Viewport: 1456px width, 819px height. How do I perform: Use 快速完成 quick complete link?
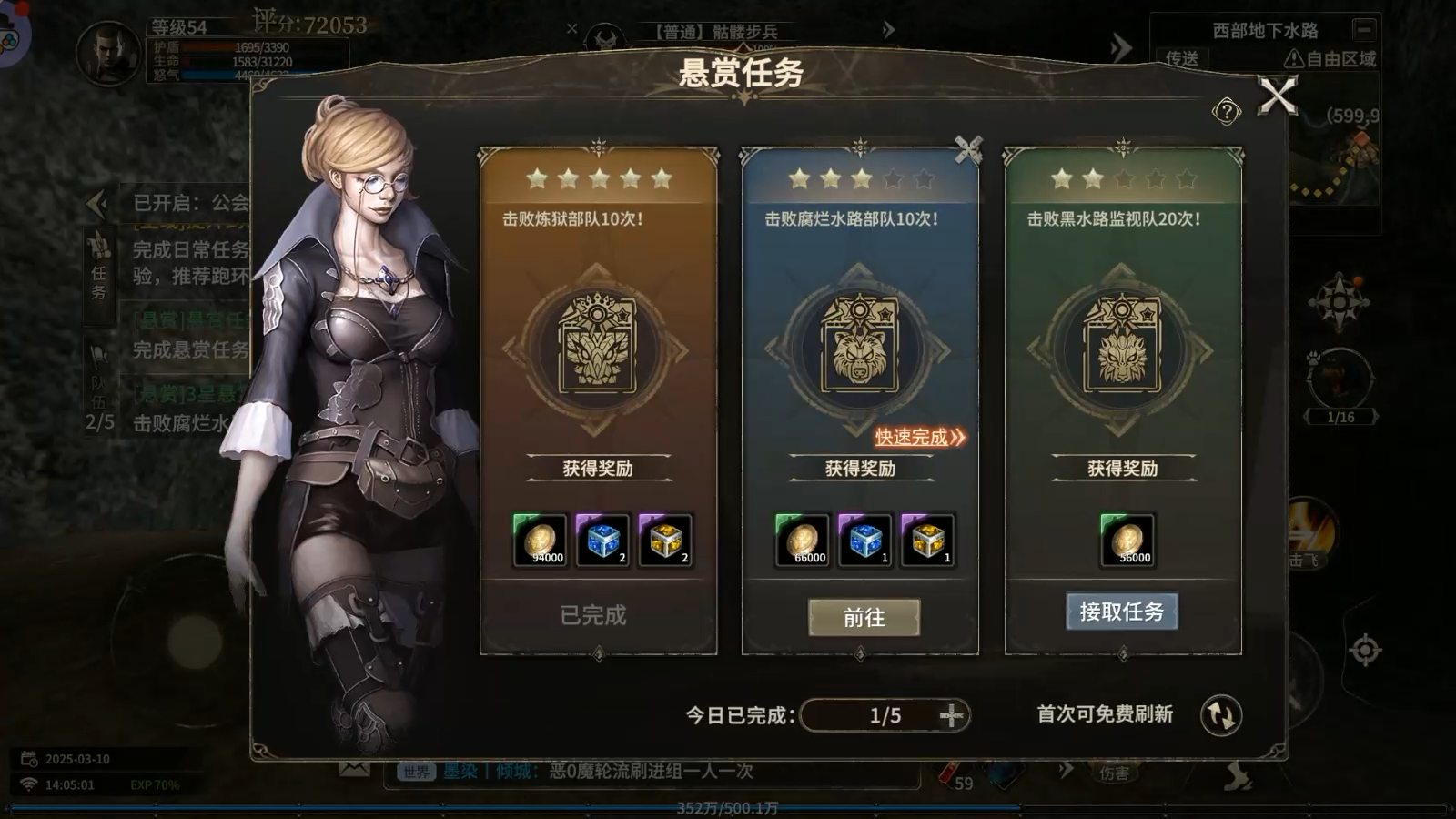tap(919, 438)
